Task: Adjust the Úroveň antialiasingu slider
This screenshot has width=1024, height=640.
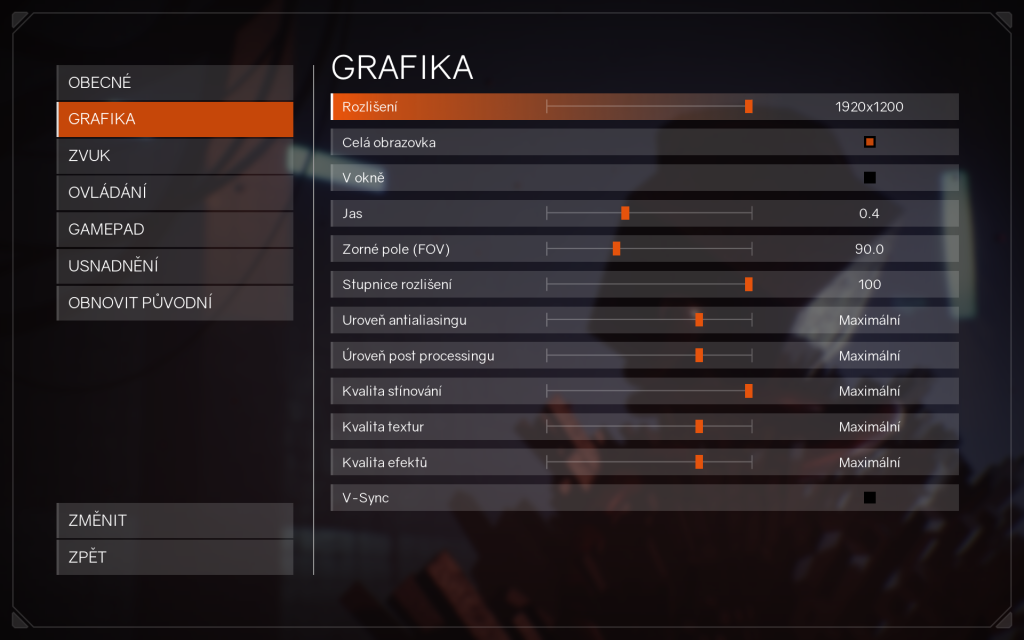Action: (699, 320)
